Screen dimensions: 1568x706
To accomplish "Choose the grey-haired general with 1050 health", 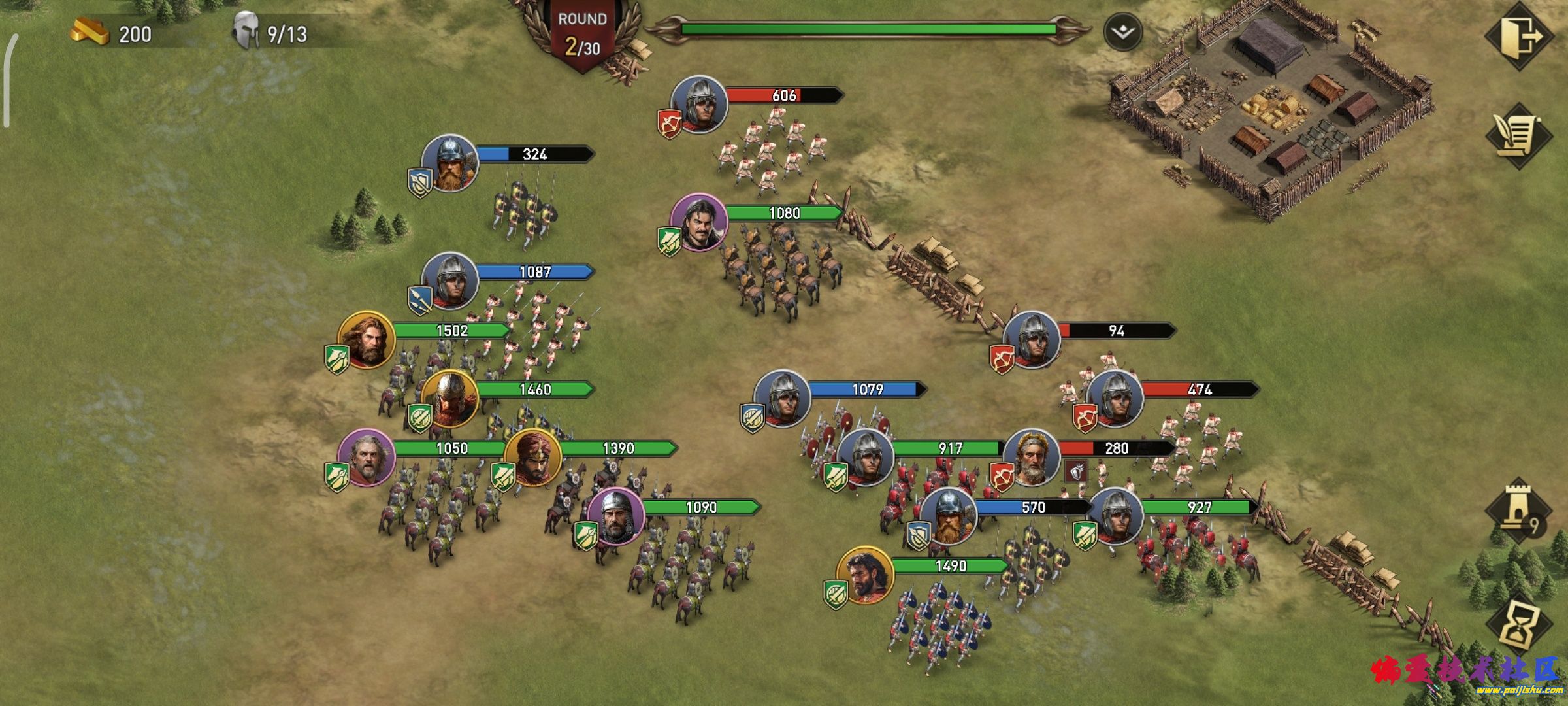I will pos(366,458).
